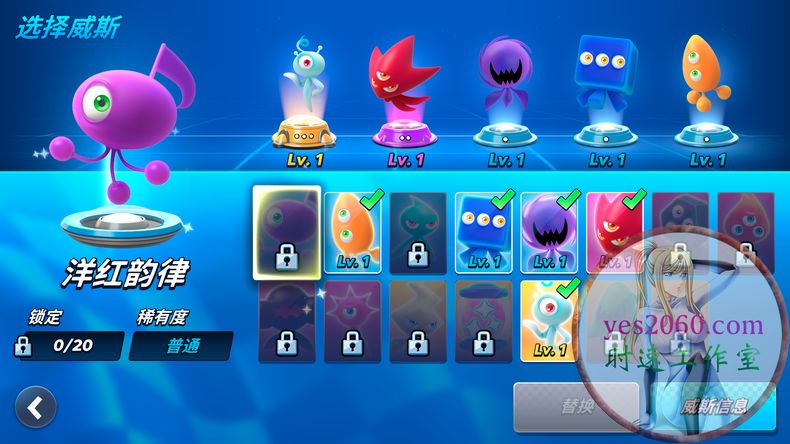790x444 pixels.
Task: Click the locked teal Wisp card
Action: [x=418, y=232]
